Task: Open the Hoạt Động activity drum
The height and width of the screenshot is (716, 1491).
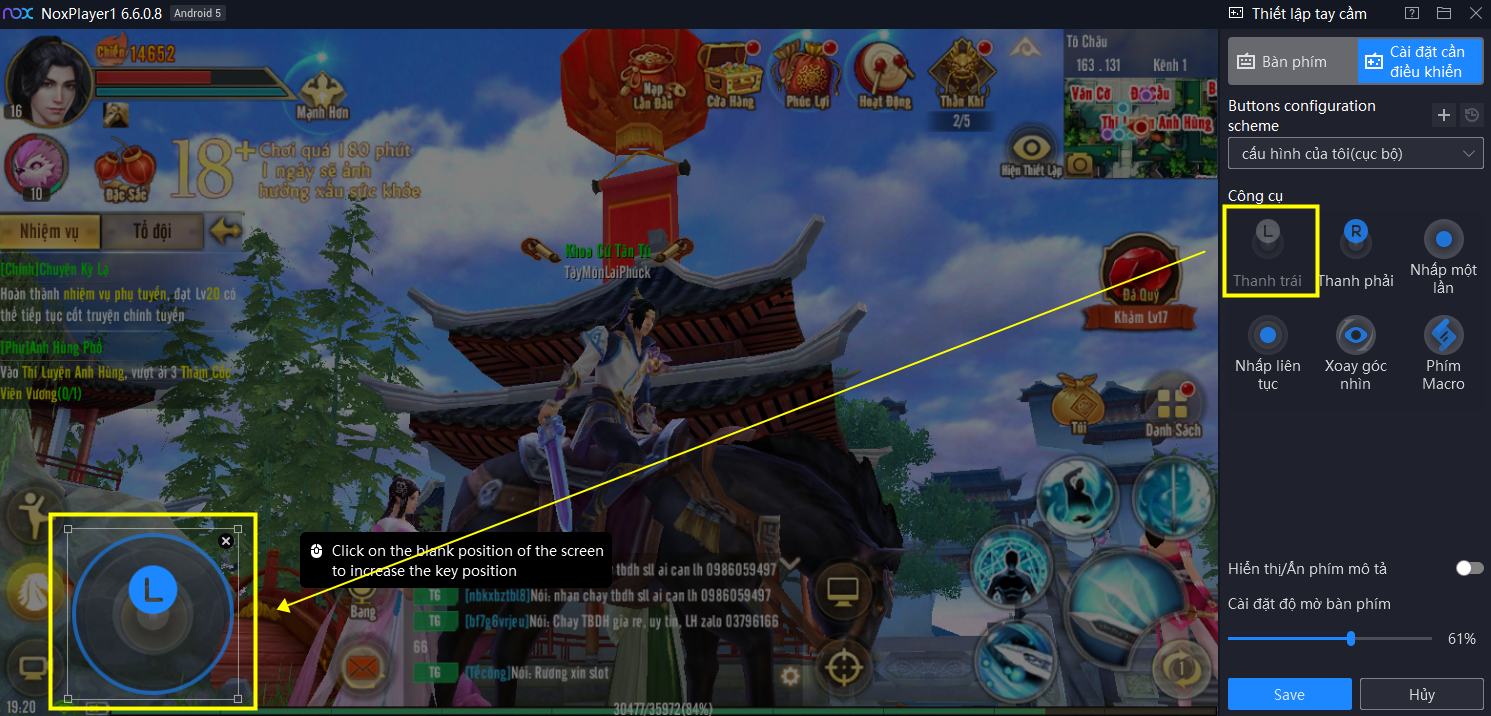Action: click(x=885, y=73)
